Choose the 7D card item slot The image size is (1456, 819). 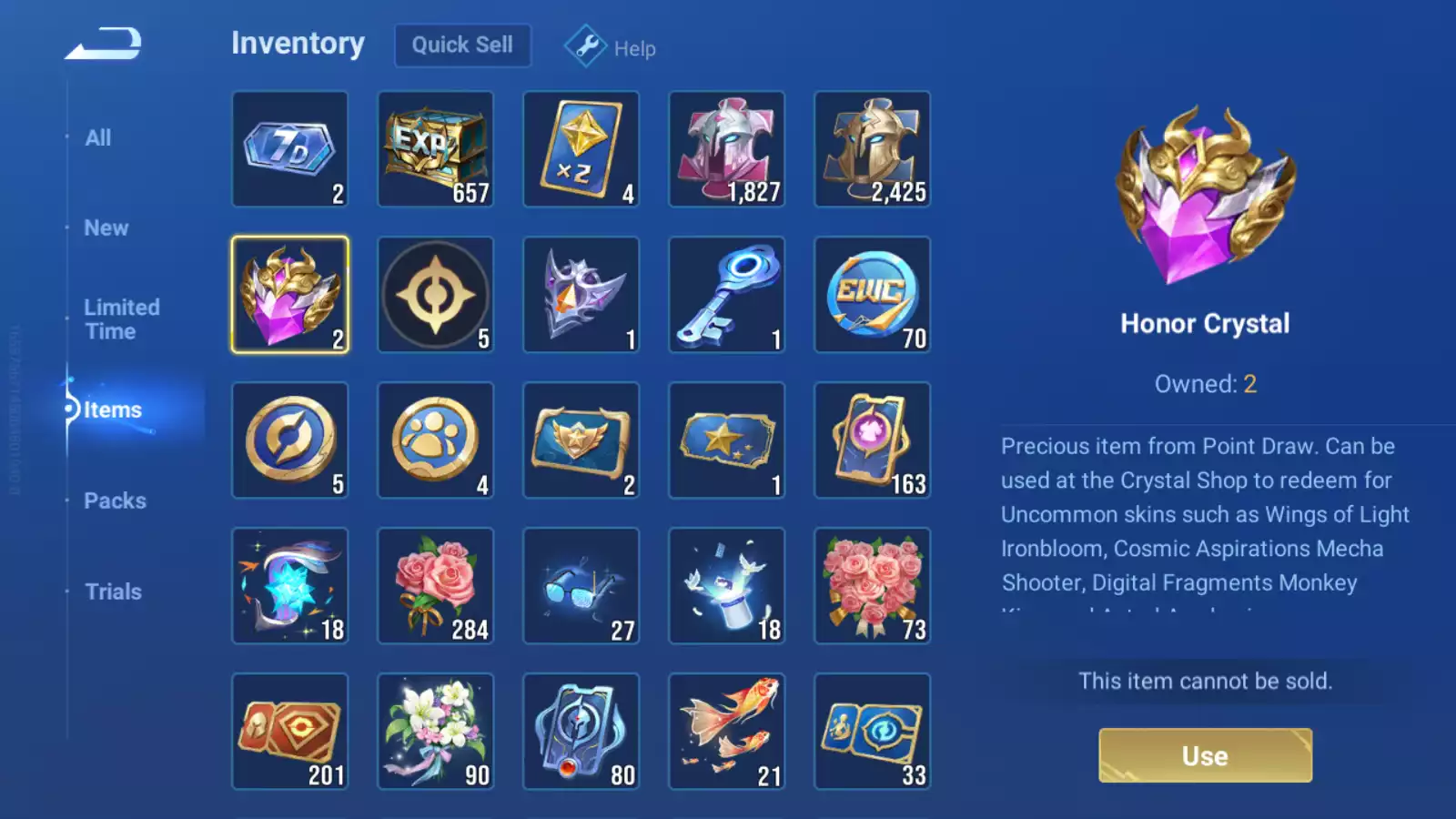coord(290,149)
